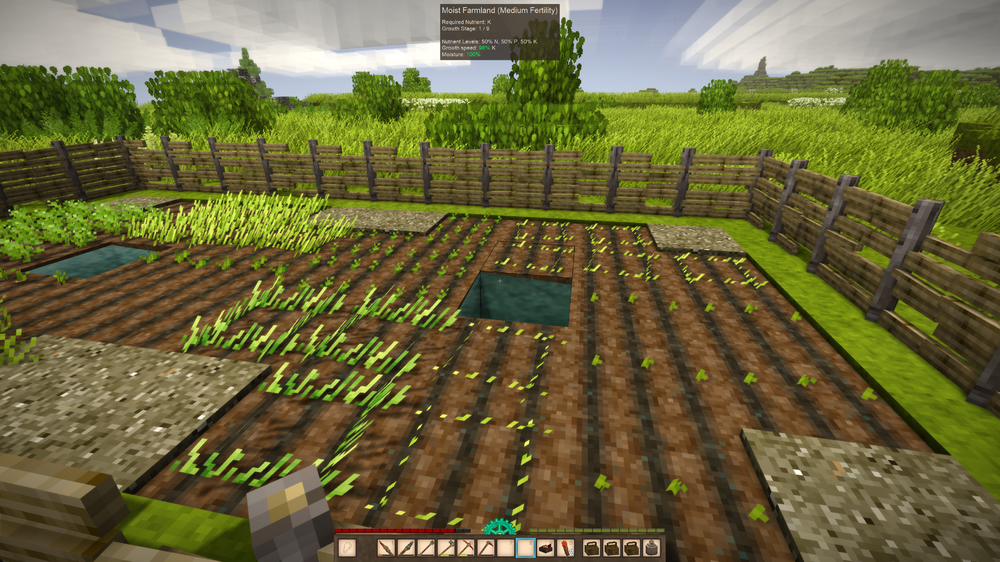Image resolution: width=1000 pixels, height=562 pixels.
Task: Choose the hoe from the hotbar
Action: click(x=486, y=548)
